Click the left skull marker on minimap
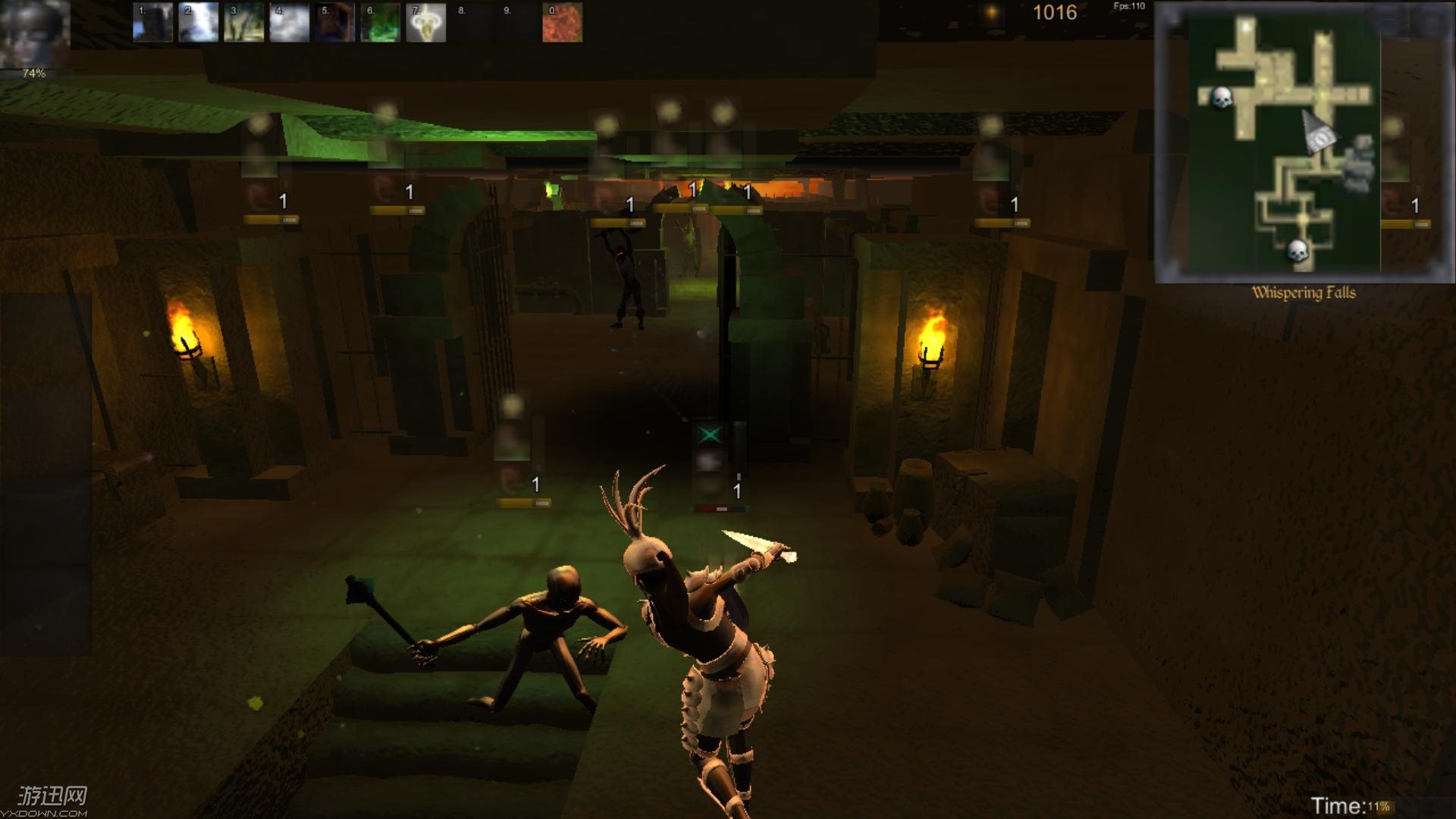 (x=1221, y=98)
